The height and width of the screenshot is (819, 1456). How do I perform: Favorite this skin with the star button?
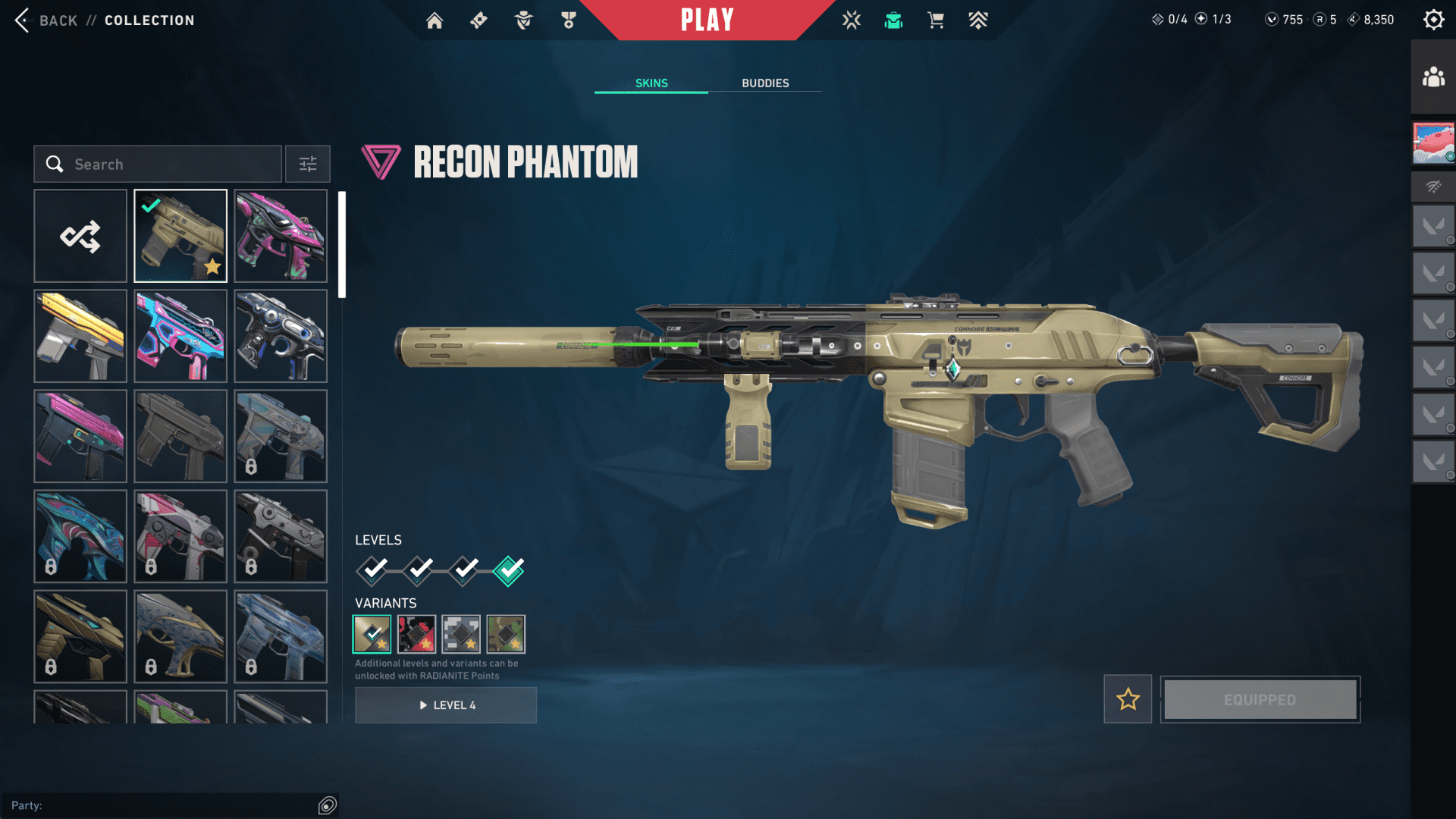1128,699
